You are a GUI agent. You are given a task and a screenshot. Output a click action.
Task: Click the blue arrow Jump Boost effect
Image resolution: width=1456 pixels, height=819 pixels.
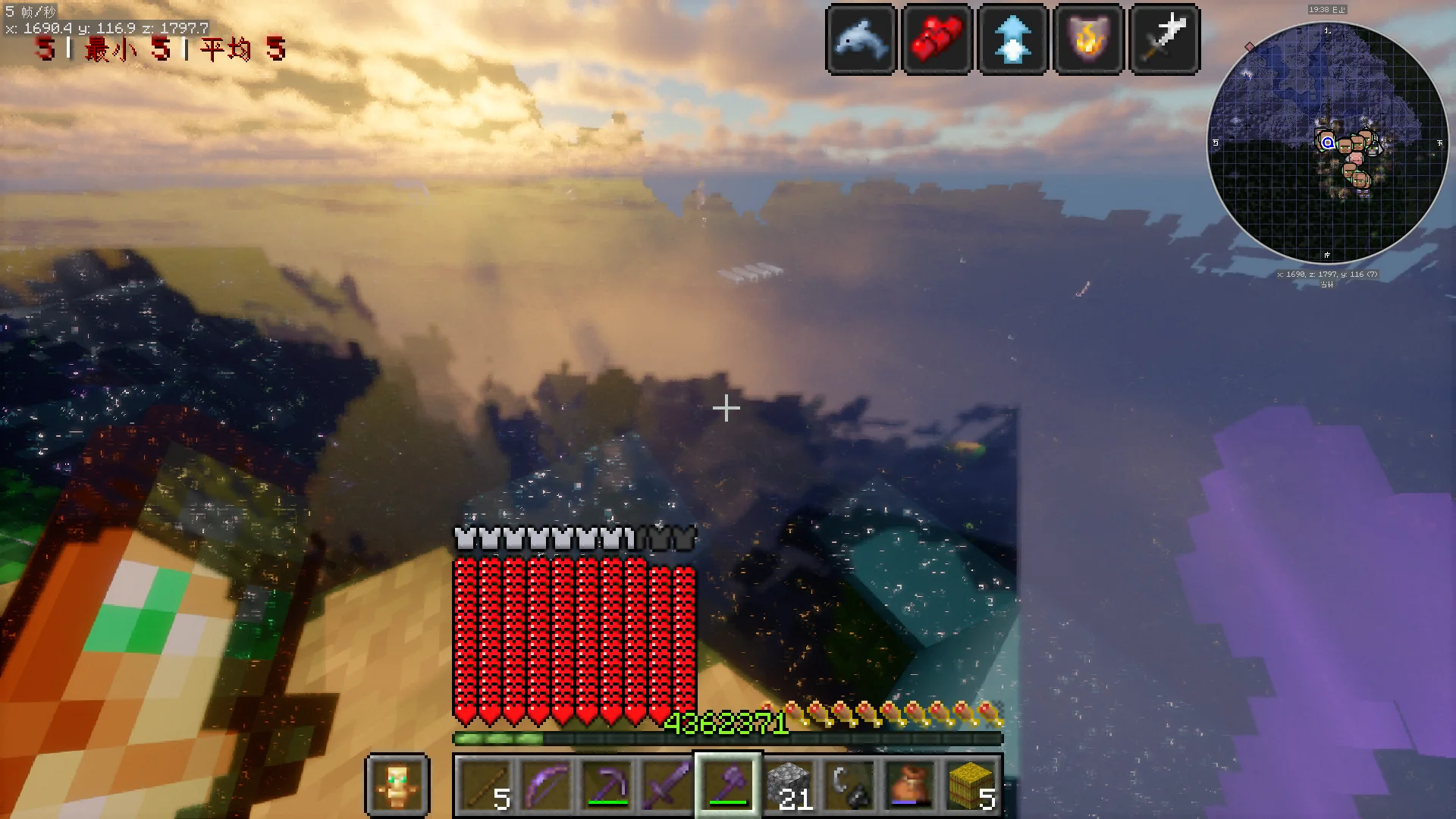click(x=1012, y=39)
